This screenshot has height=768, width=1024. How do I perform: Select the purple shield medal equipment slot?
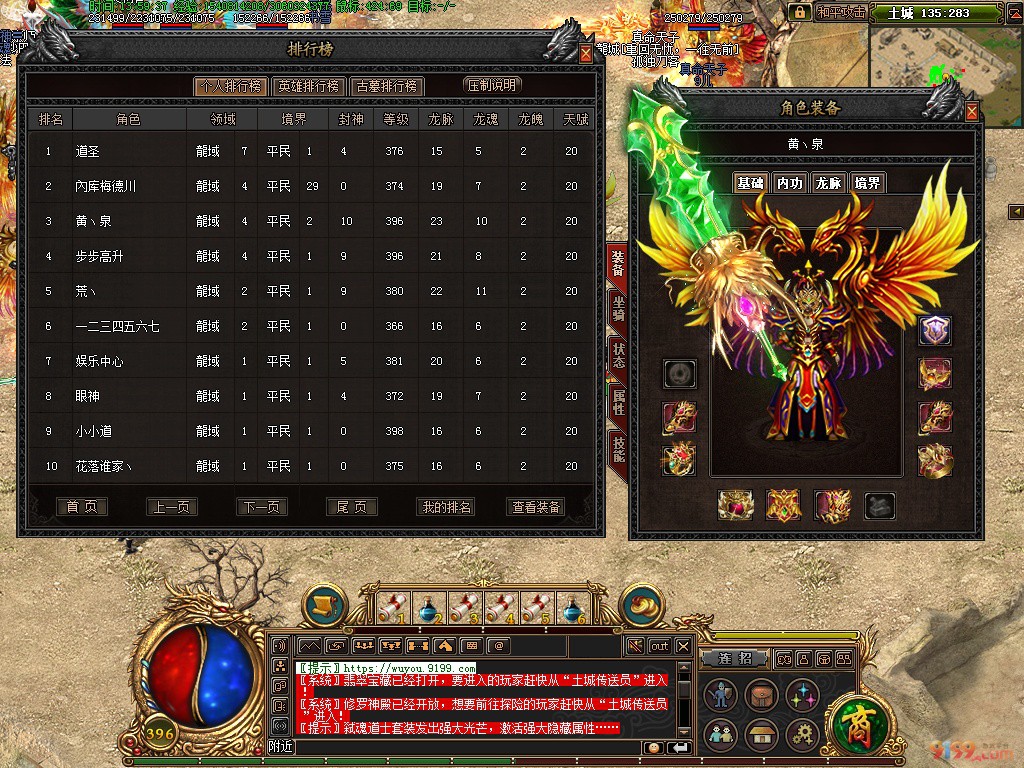935,331
